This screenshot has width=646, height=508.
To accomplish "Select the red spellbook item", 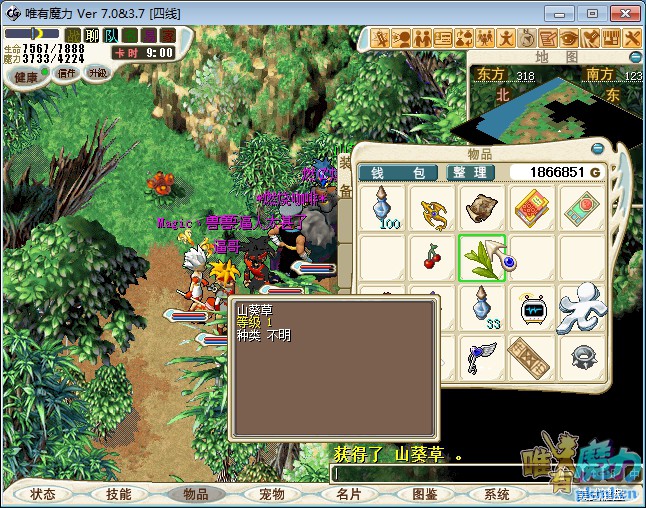I will [x=533, y=208].
